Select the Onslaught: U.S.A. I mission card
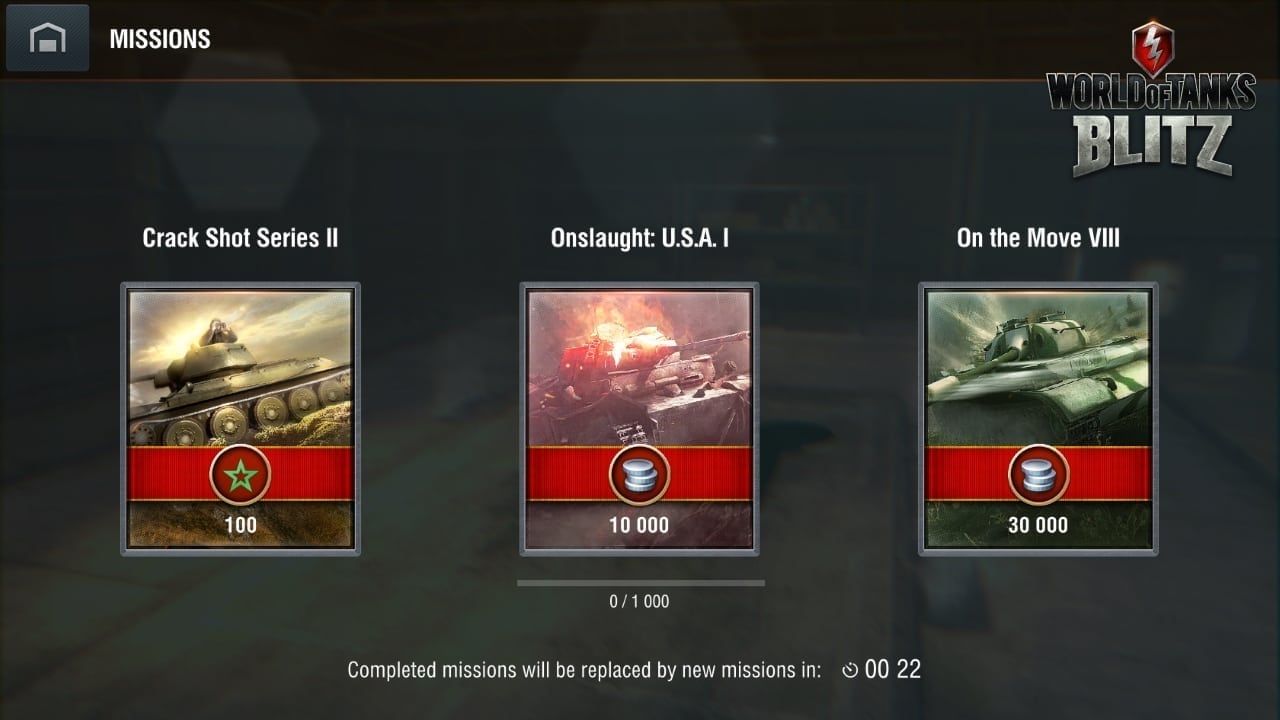This screenshot has width=1280, height=720. pos(639,418)
